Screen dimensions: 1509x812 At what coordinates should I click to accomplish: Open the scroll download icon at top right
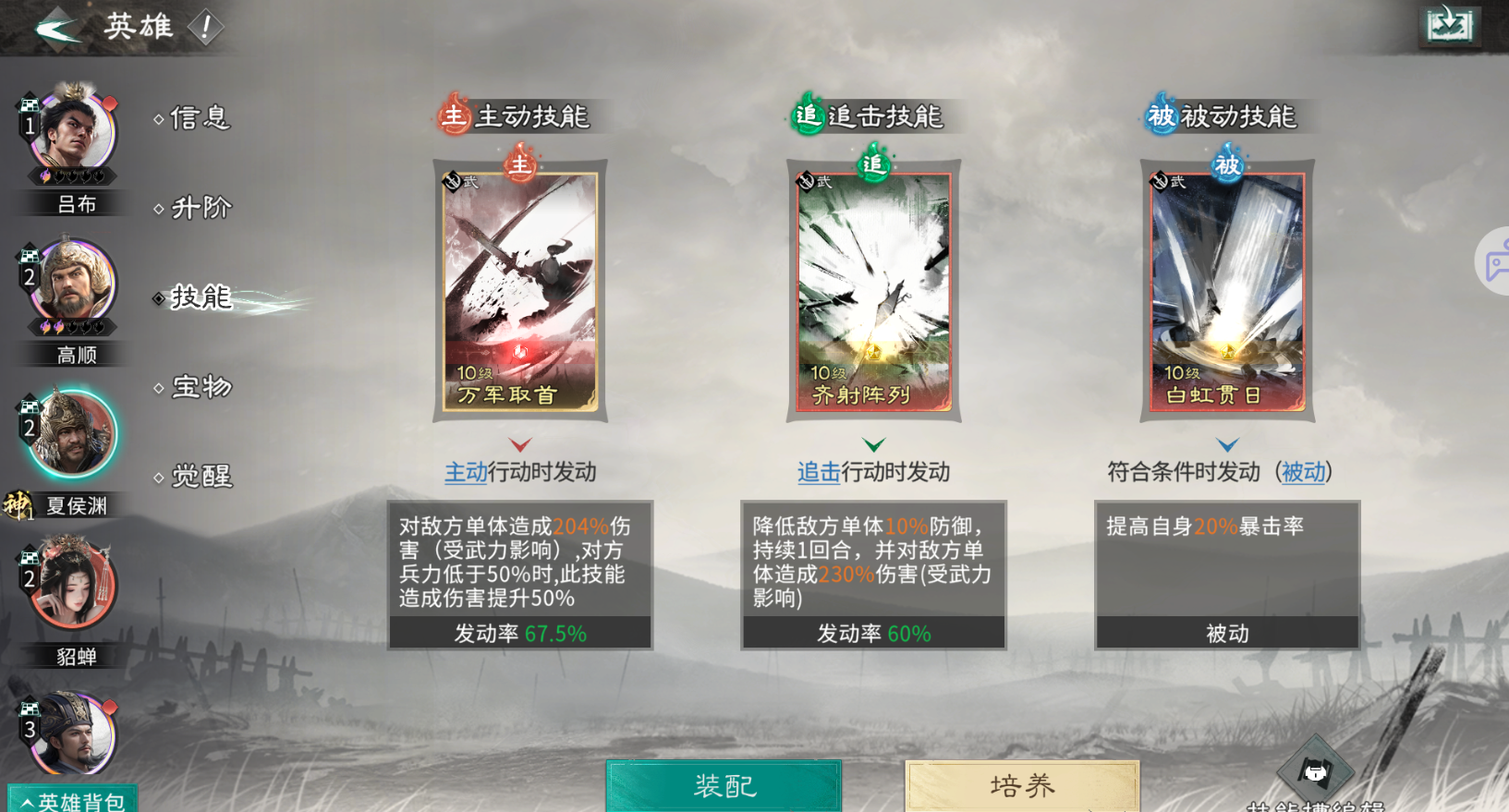click(x=1450, y=27)
